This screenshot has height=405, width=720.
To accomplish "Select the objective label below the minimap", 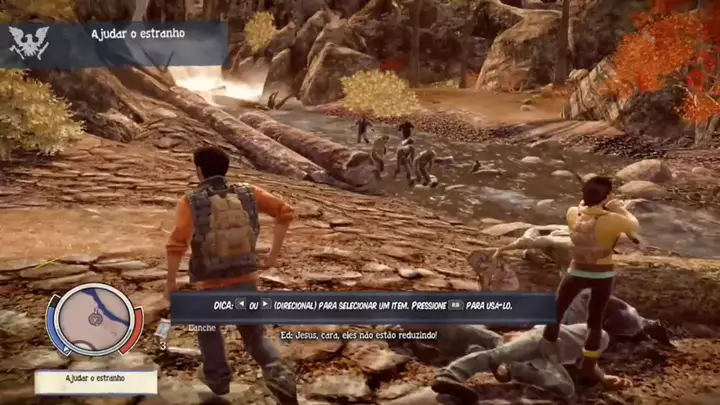I will (96, 381).
